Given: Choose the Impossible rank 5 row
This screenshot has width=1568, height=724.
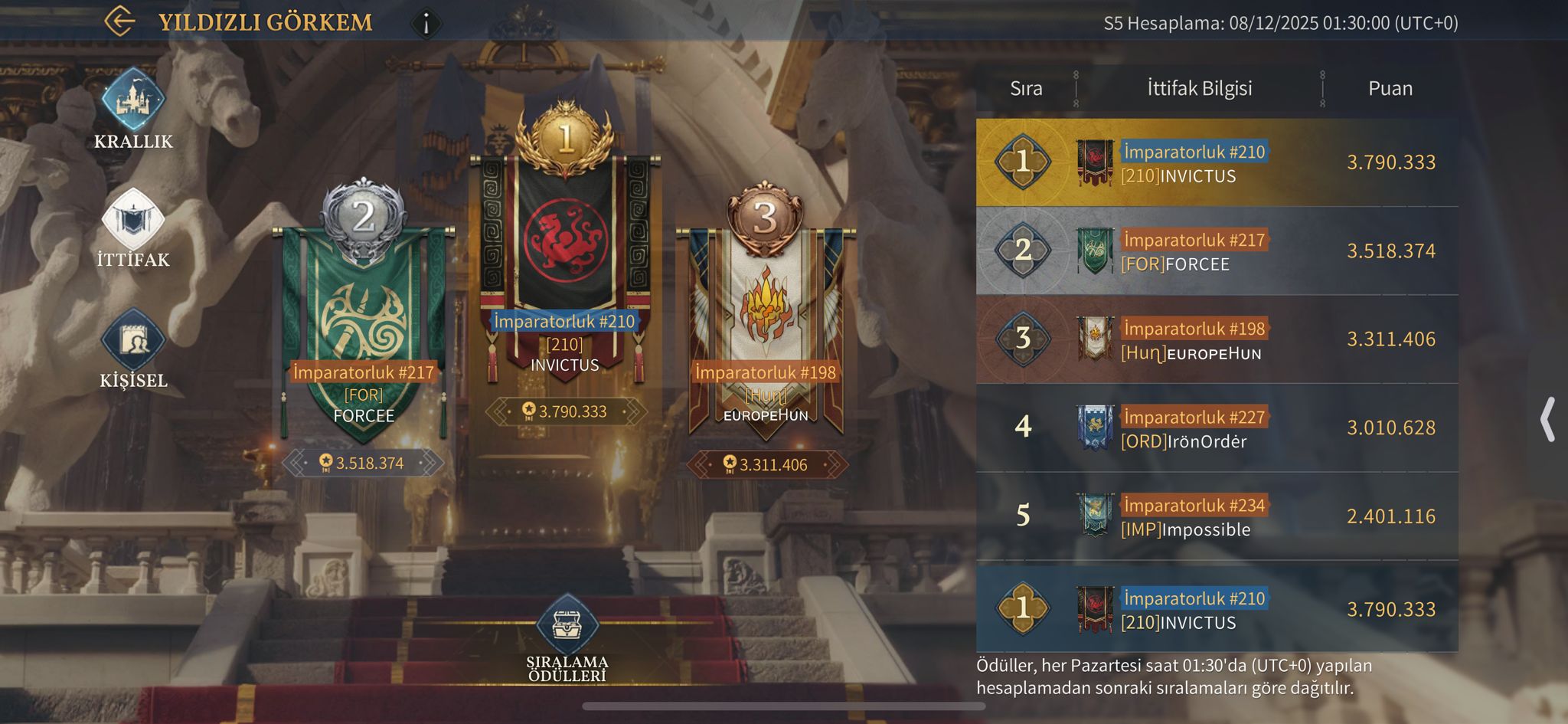Looking at the screenshot, I should pyautogui.click(x=1217, y=516).
